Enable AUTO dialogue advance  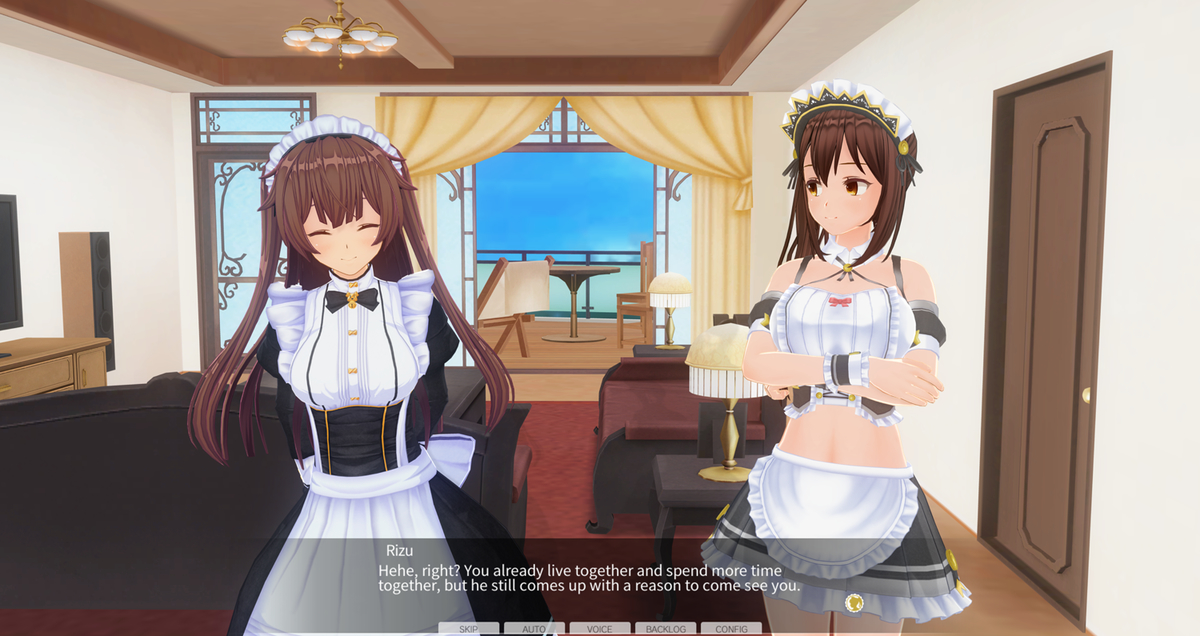tap(534, 629)
